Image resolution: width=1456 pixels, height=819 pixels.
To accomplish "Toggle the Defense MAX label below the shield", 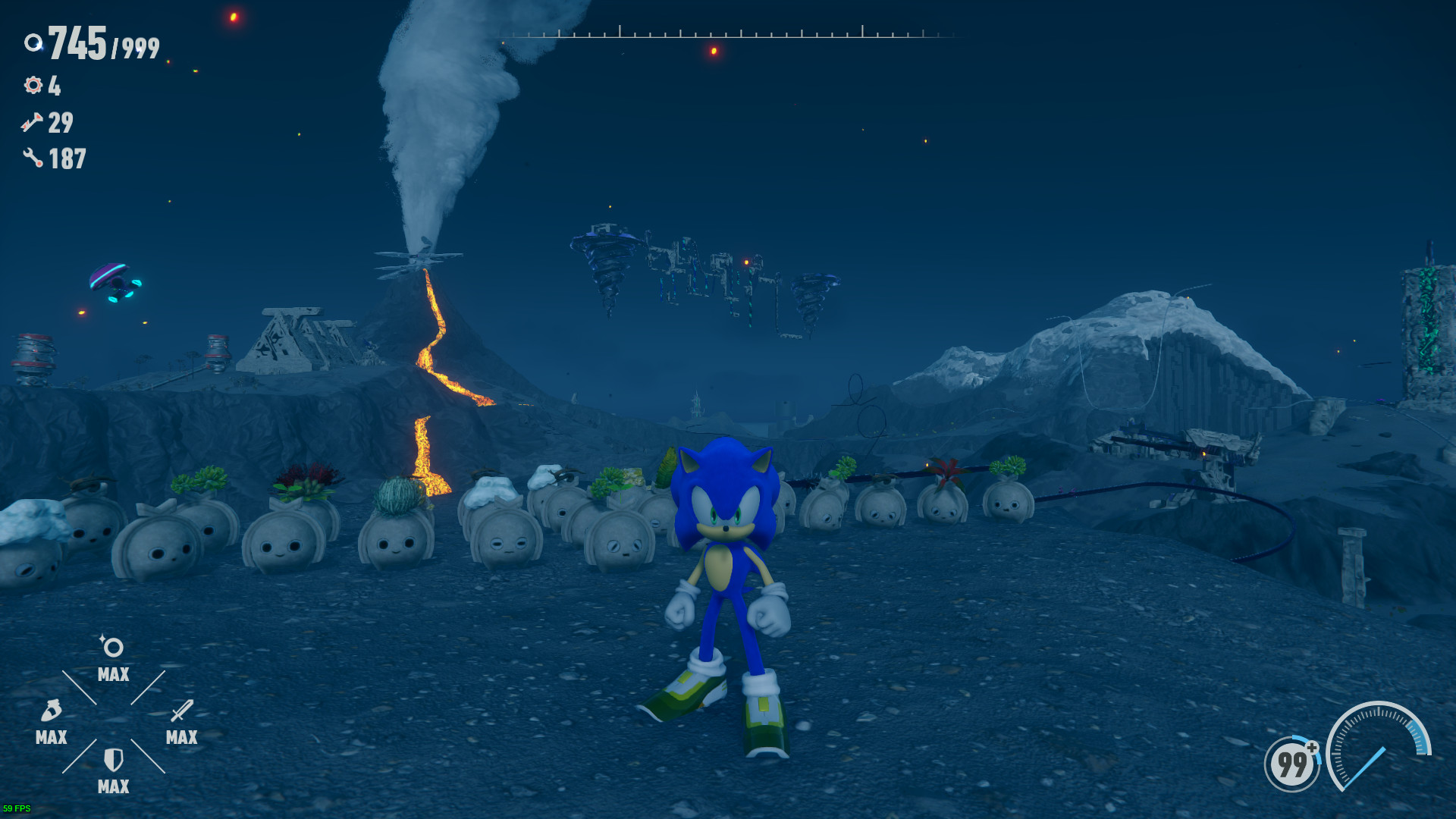I will point(112,786).
